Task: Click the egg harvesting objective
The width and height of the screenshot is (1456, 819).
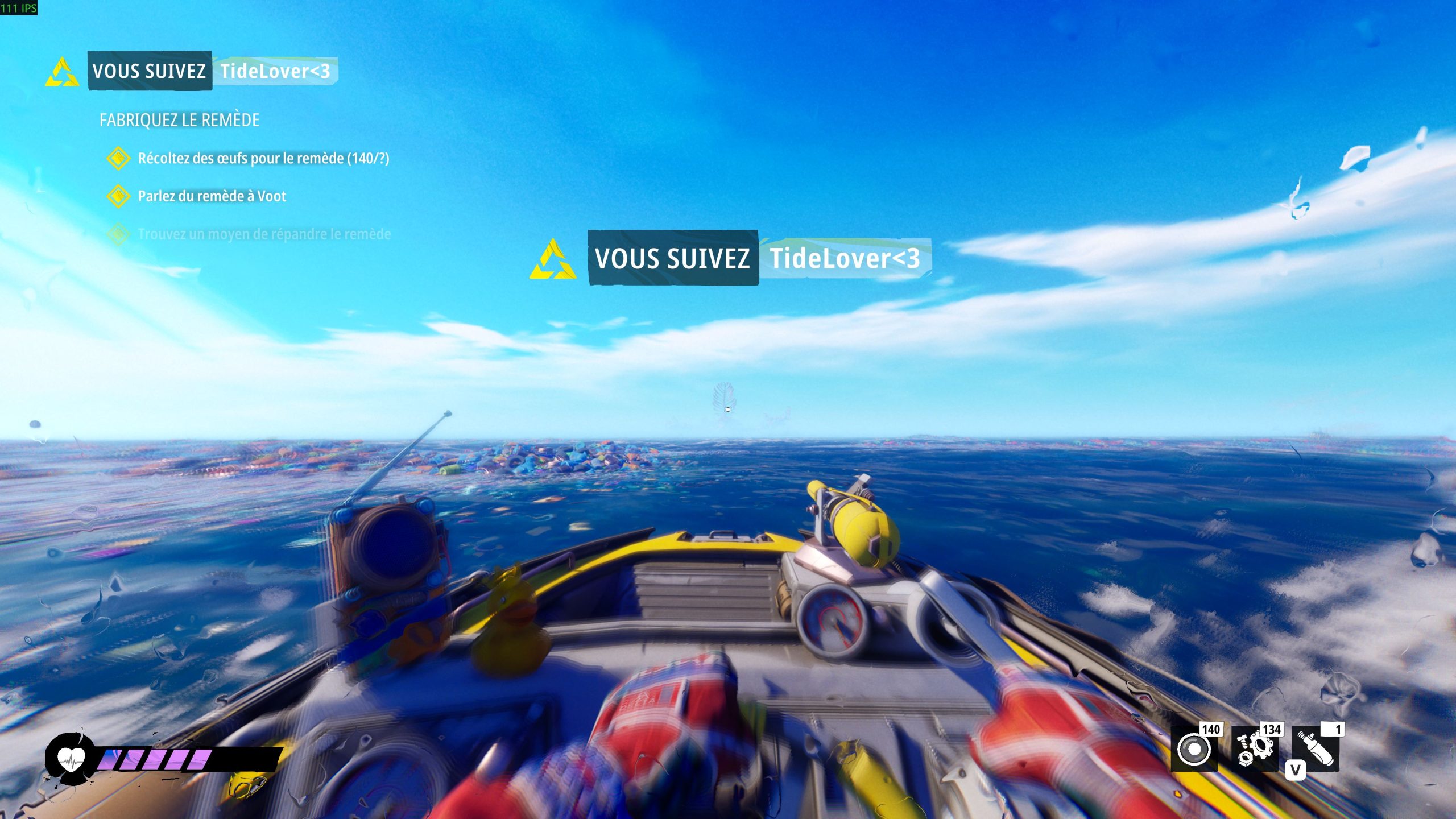Action: [x=263, y=158]
